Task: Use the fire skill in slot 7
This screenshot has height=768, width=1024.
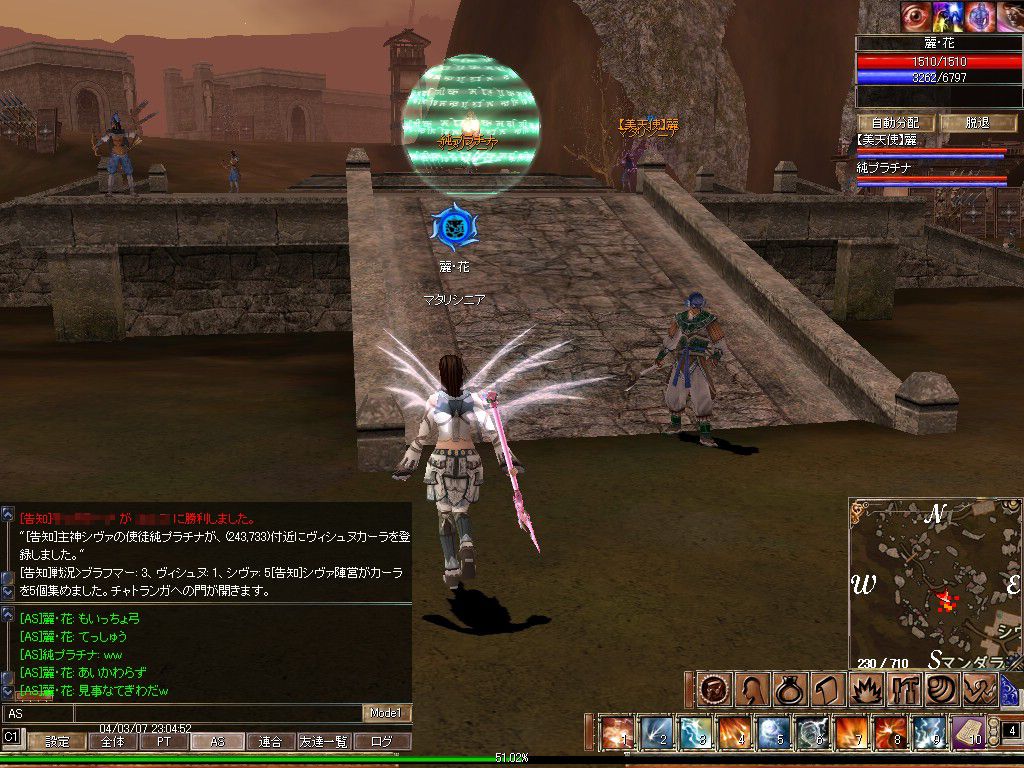Action: [x=851, y=733]
